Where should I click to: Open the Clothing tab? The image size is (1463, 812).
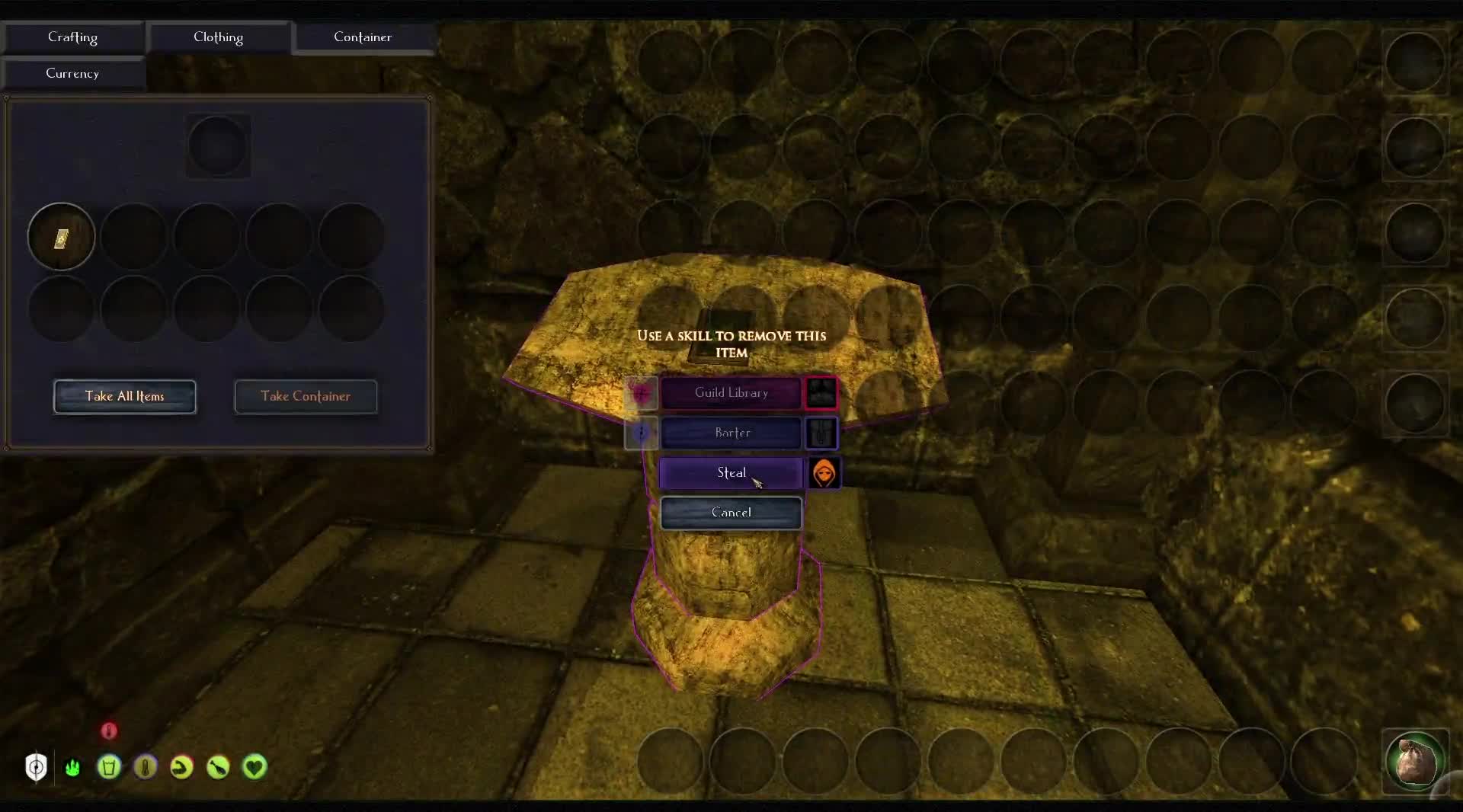coord(218,37)
